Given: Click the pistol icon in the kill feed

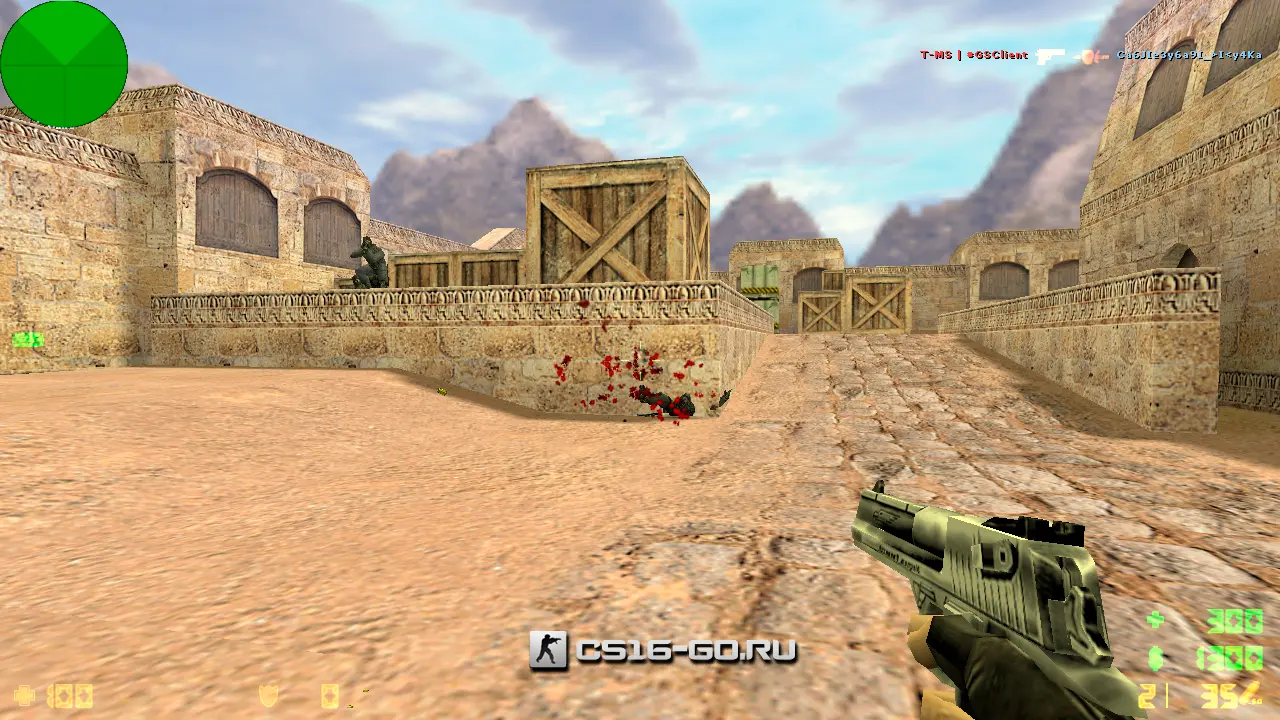Looking at the screenshot, I should tap(1050, 56).
